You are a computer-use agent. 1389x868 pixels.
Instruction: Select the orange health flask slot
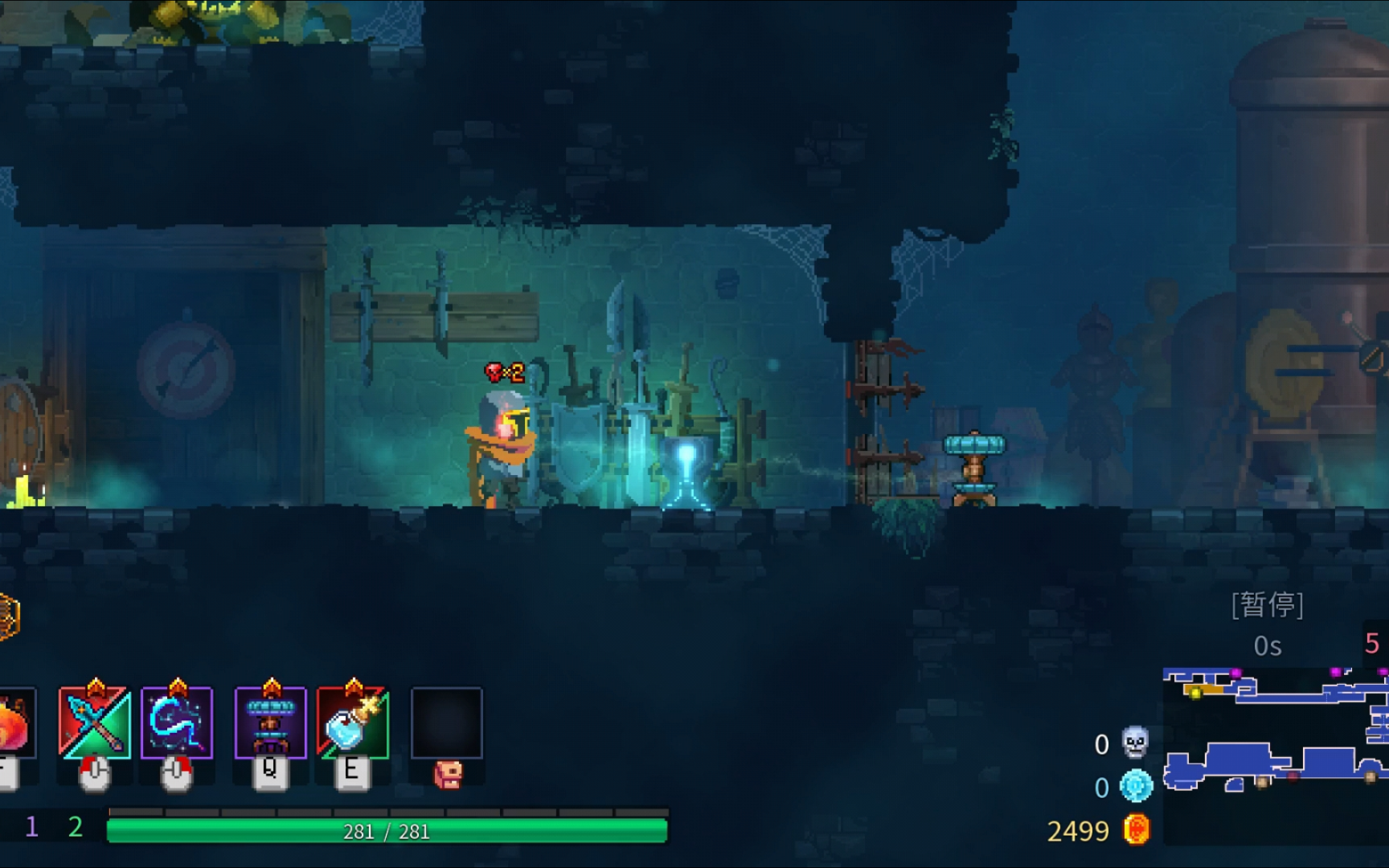(x=14, y=723)
